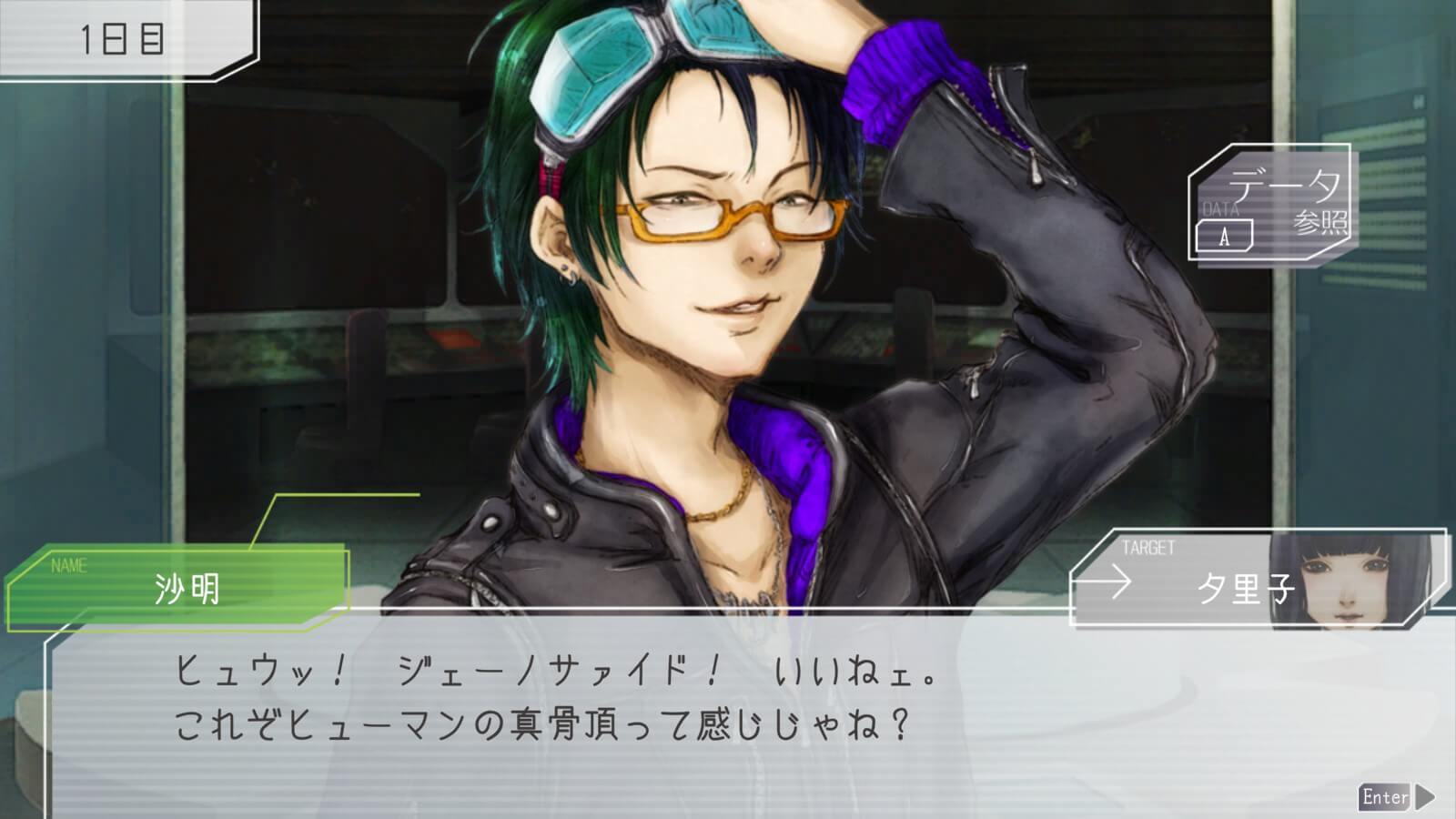This screenshot has width=1456, height=819.
Task: Advance dialogue with the Enter arrow button
Action: coord(1396,797)
